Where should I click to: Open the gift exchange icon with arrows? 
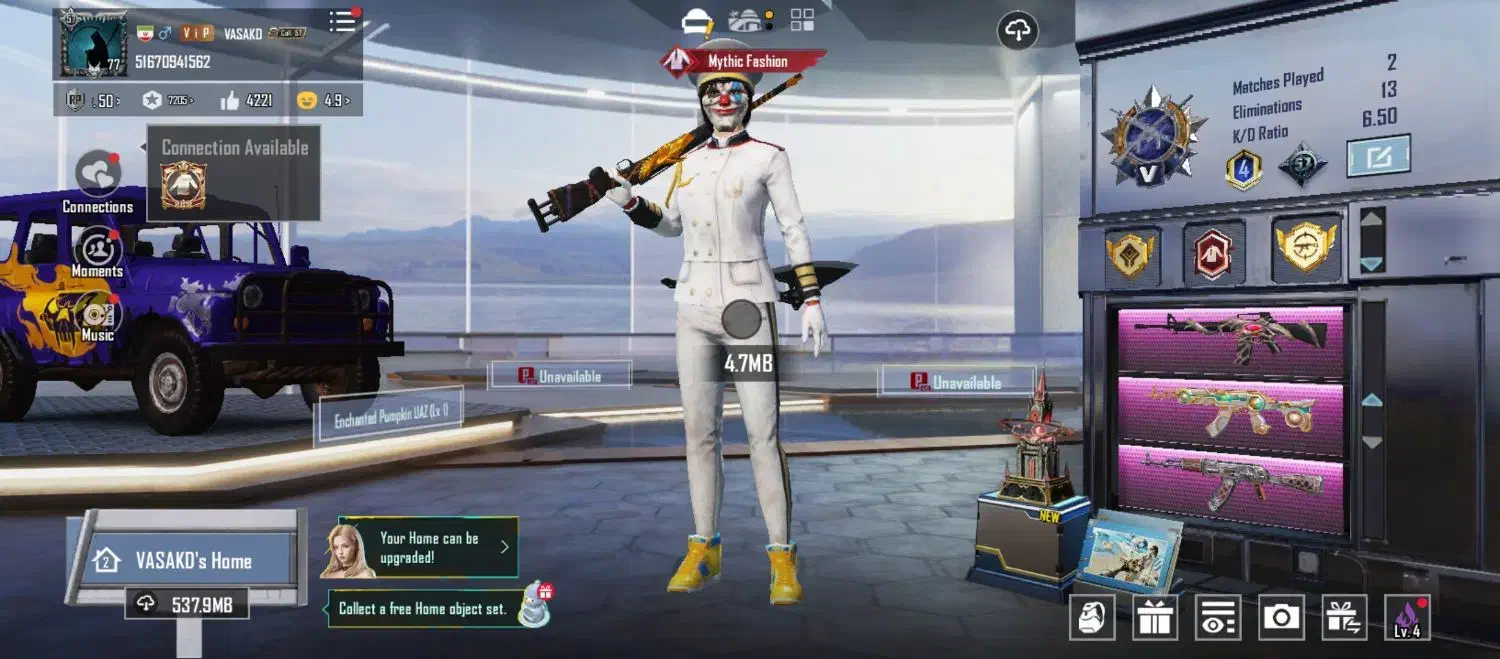[x=1344, y=617]
